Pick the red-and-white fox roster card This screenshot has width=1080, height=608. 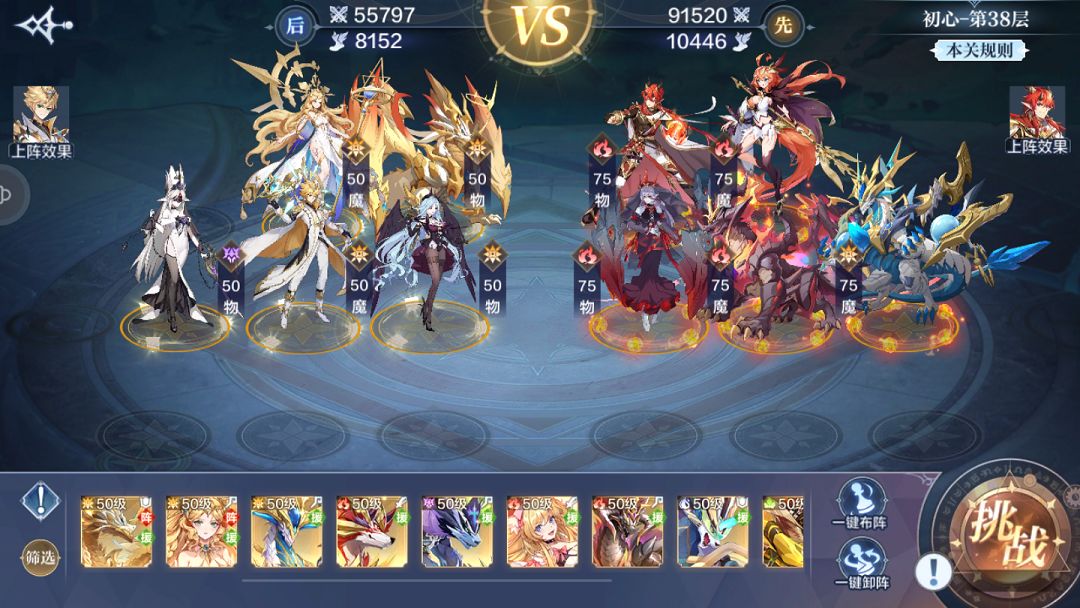click(x=371, y=531)
